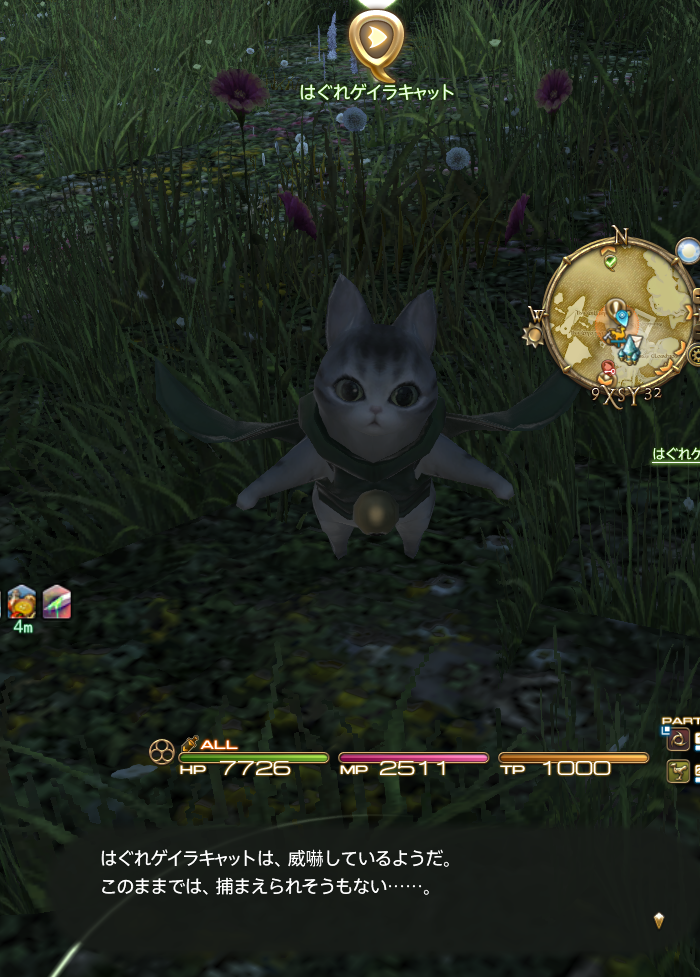Click the stray cat quest marker icon

click(376, 42)
